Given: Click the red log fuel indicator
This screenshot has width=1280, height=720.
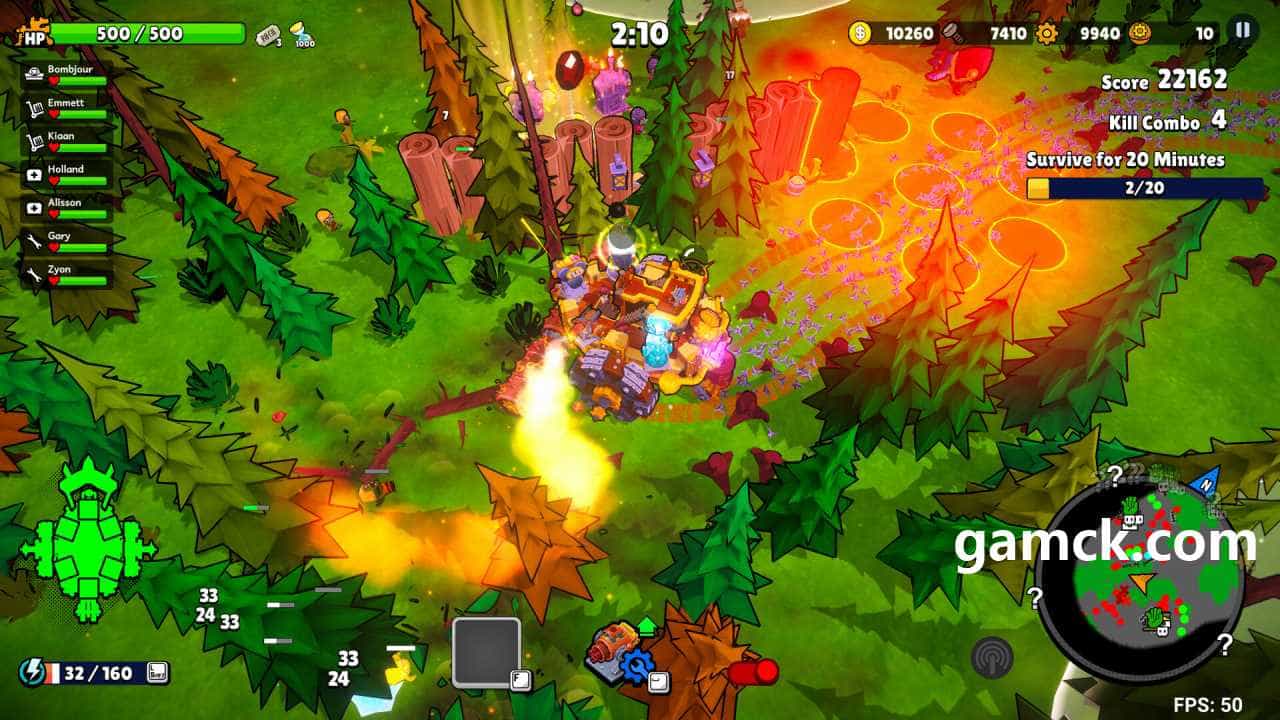Looking at the screenshot, I should (754, 672).
